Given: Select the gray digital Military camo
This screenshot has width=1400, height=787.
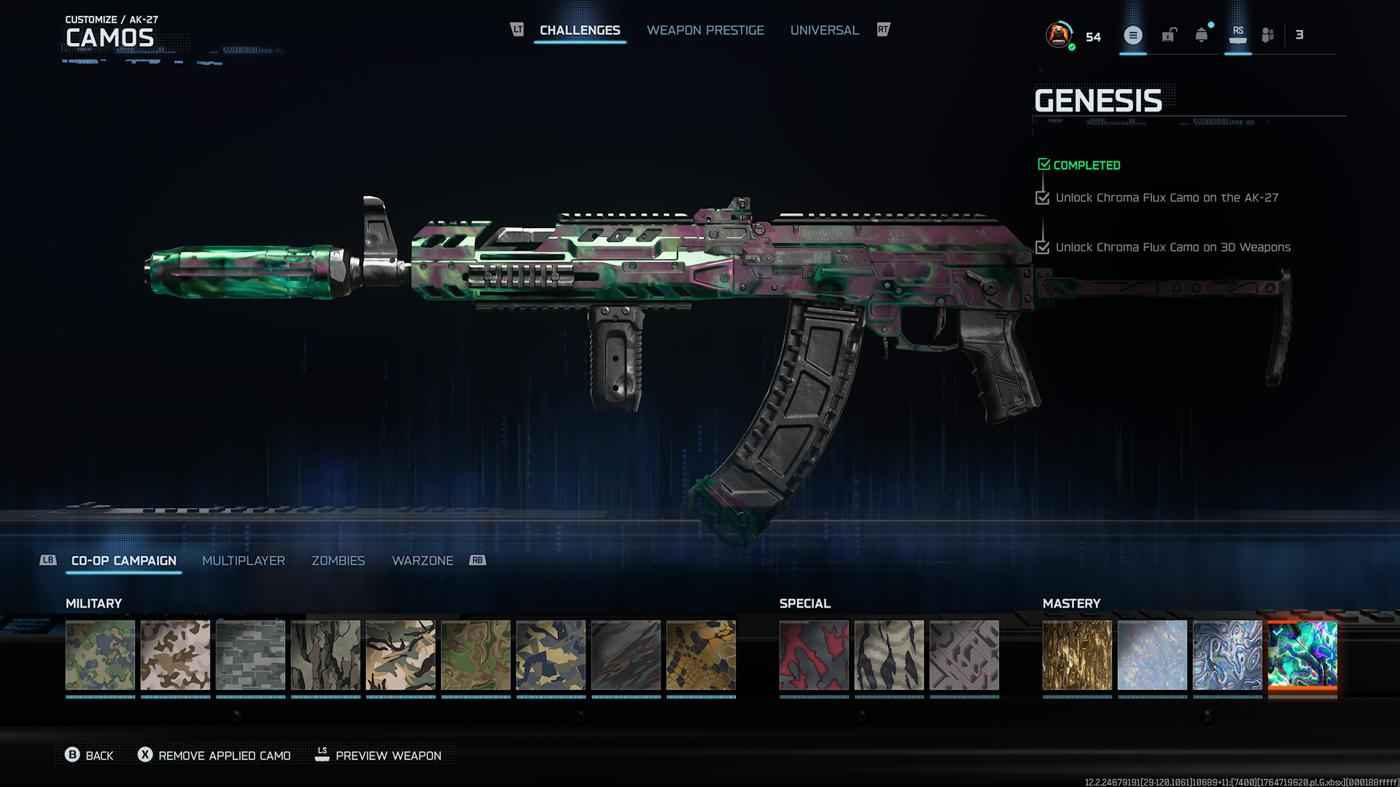Looking at the screenshot, I should 250,655.
